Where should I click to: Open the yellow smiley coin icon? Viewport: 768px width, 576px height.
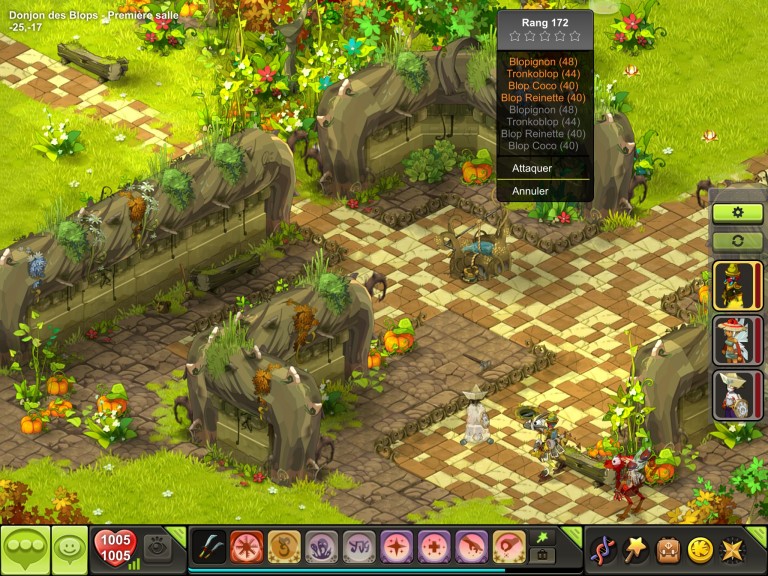pyautogui.click(x=700, y=549)
